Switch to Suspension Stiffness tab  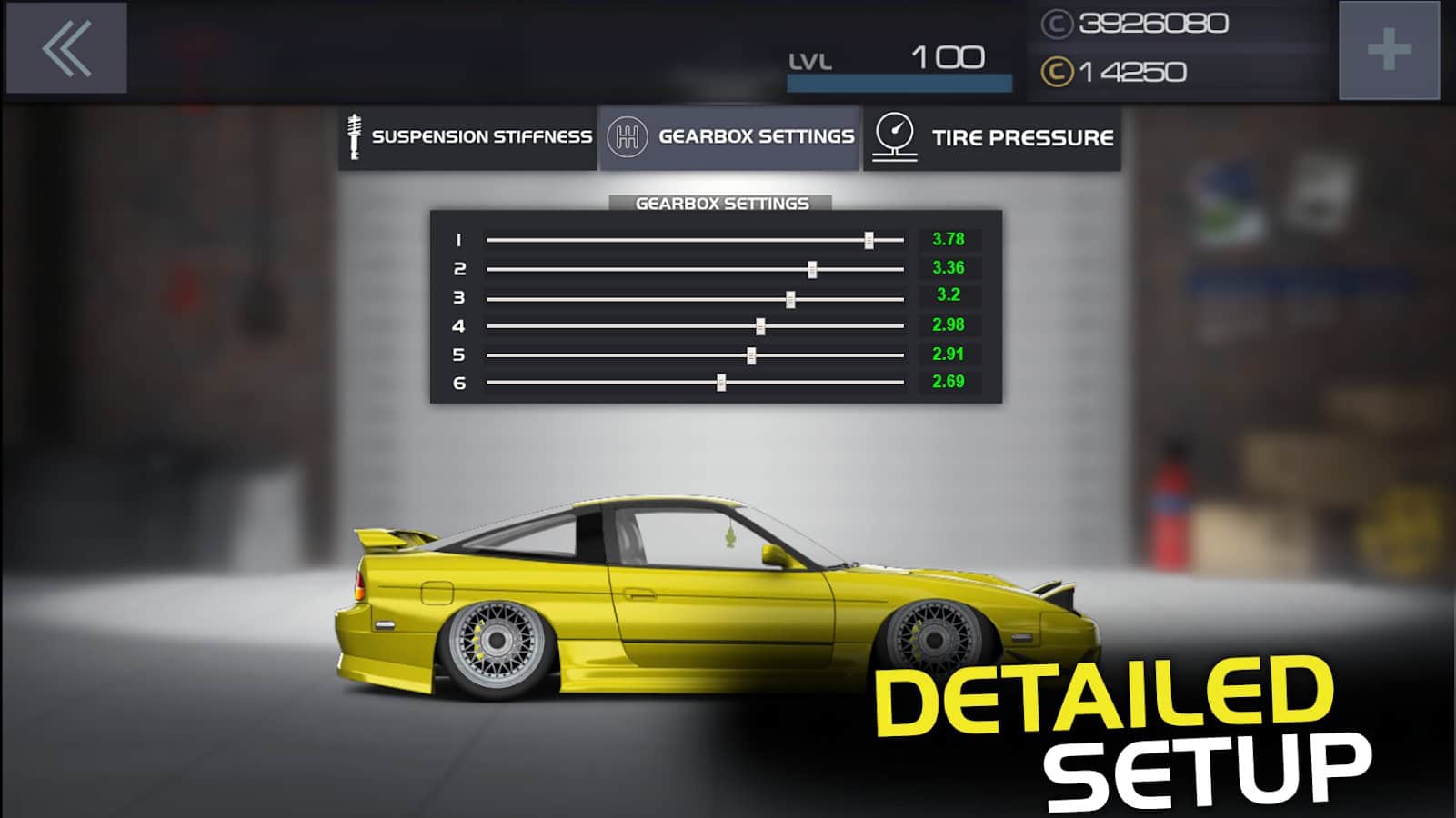468,137
